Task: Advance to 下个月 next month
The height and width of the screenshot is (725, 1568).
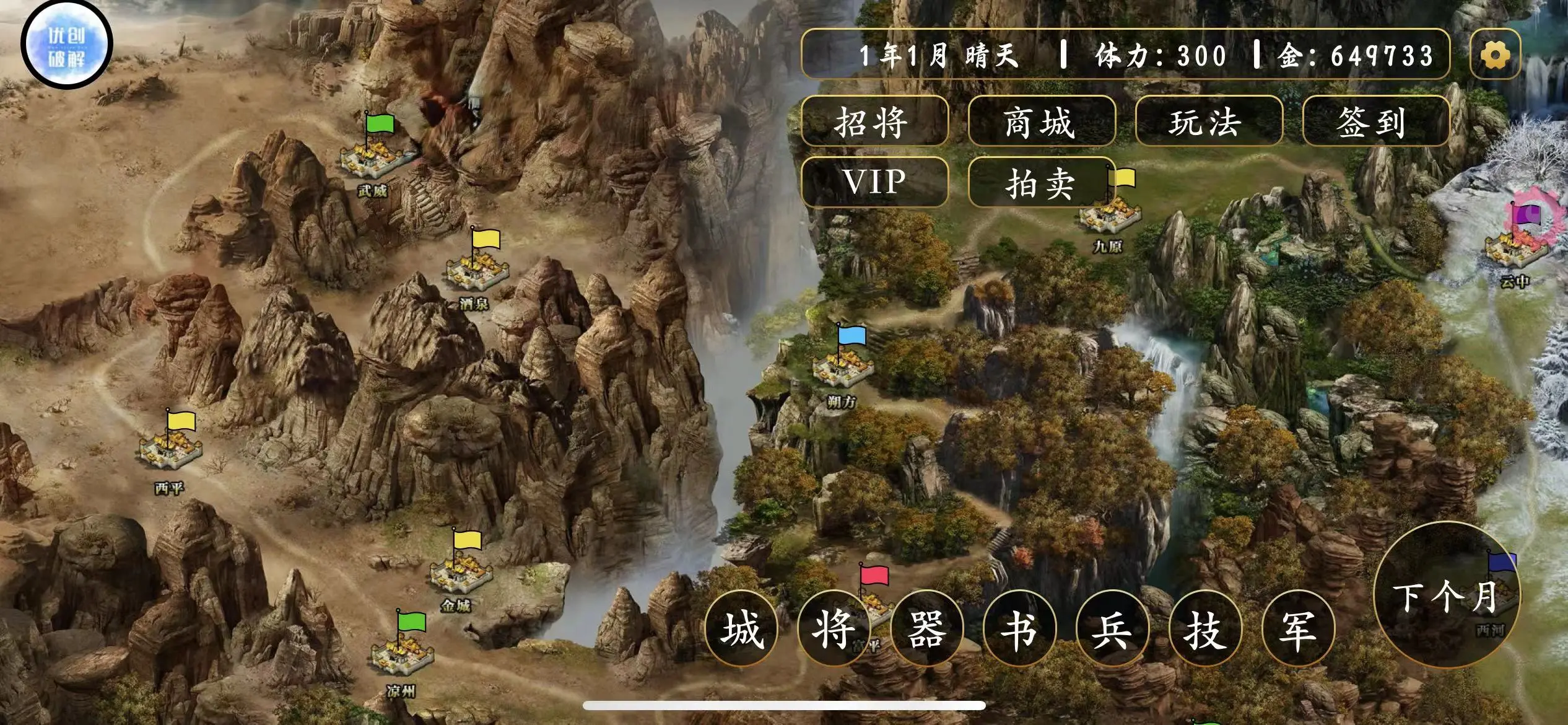Action: [1447, 596]
